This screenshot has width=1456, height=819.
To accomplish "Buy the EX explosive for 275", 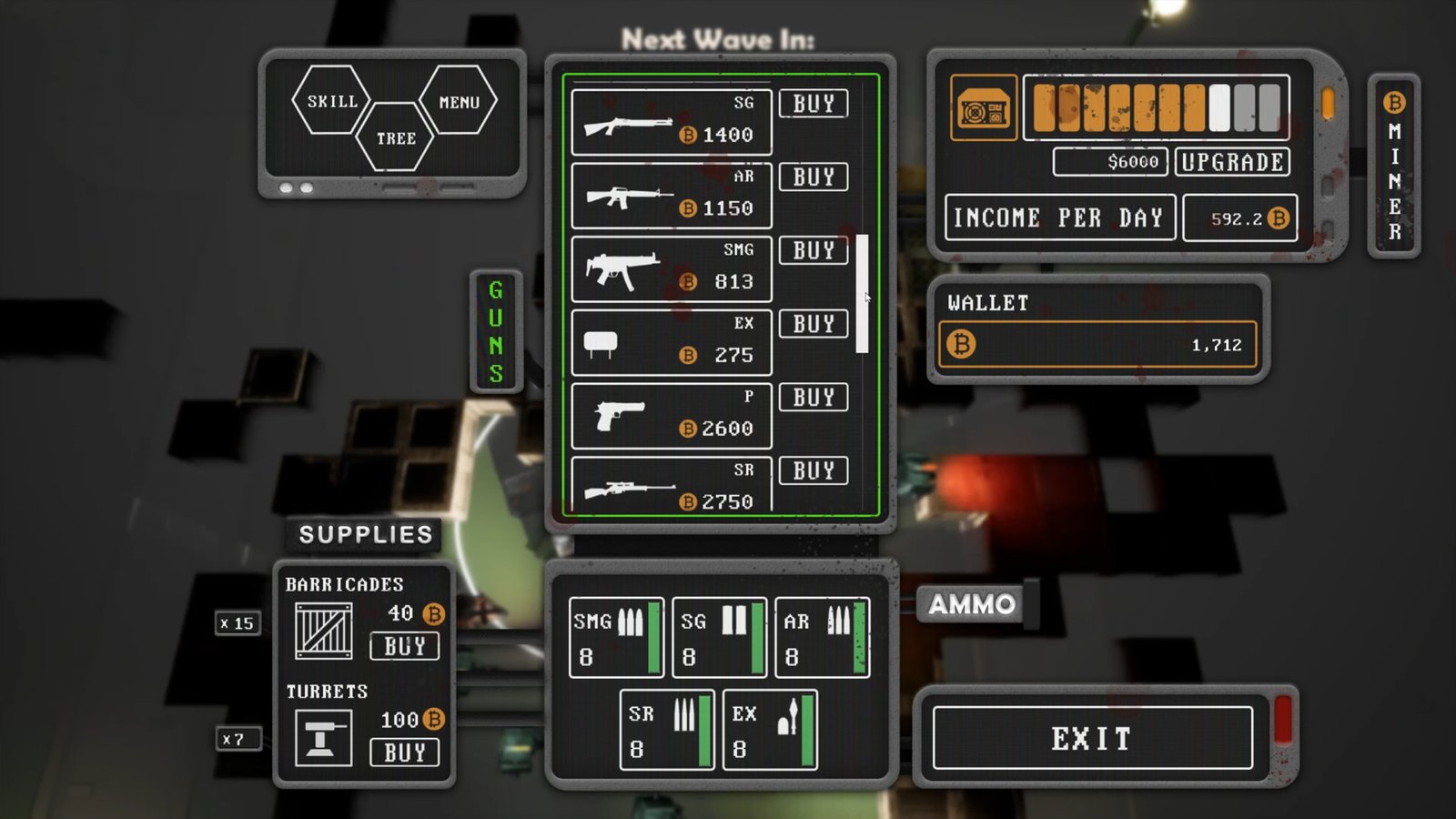I will click(814, 325).
